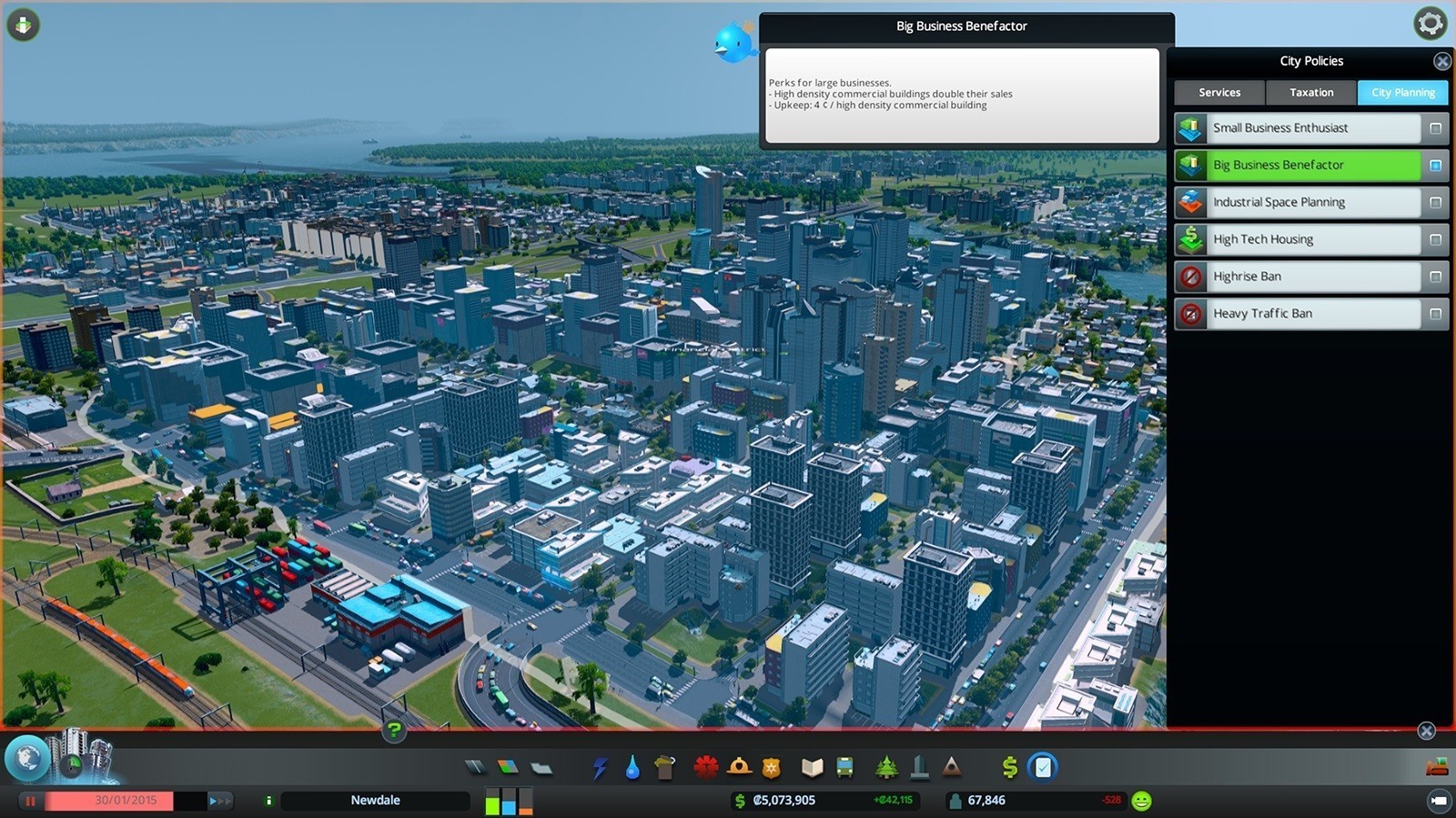Open the electricity lightning bolt menu
This screenshot has width=1456, height=818.
[600, 768]
